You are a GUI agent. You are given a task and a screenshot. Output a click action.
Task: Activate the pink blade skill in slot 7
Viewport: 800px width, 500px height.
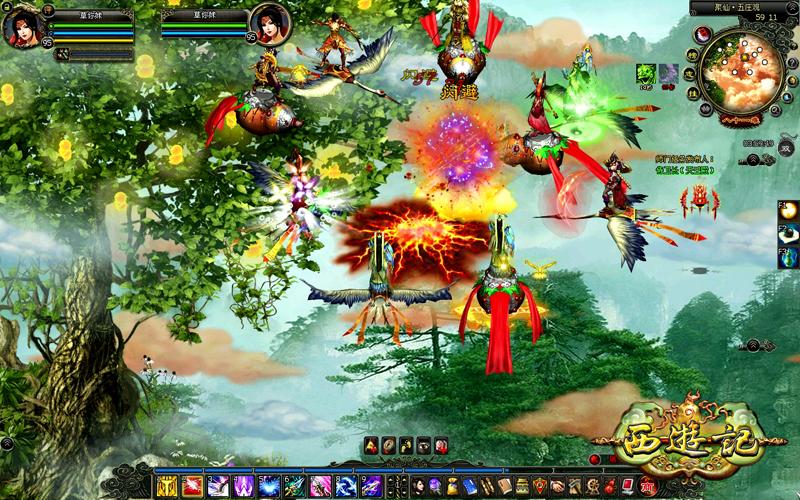tap(320, 487)
